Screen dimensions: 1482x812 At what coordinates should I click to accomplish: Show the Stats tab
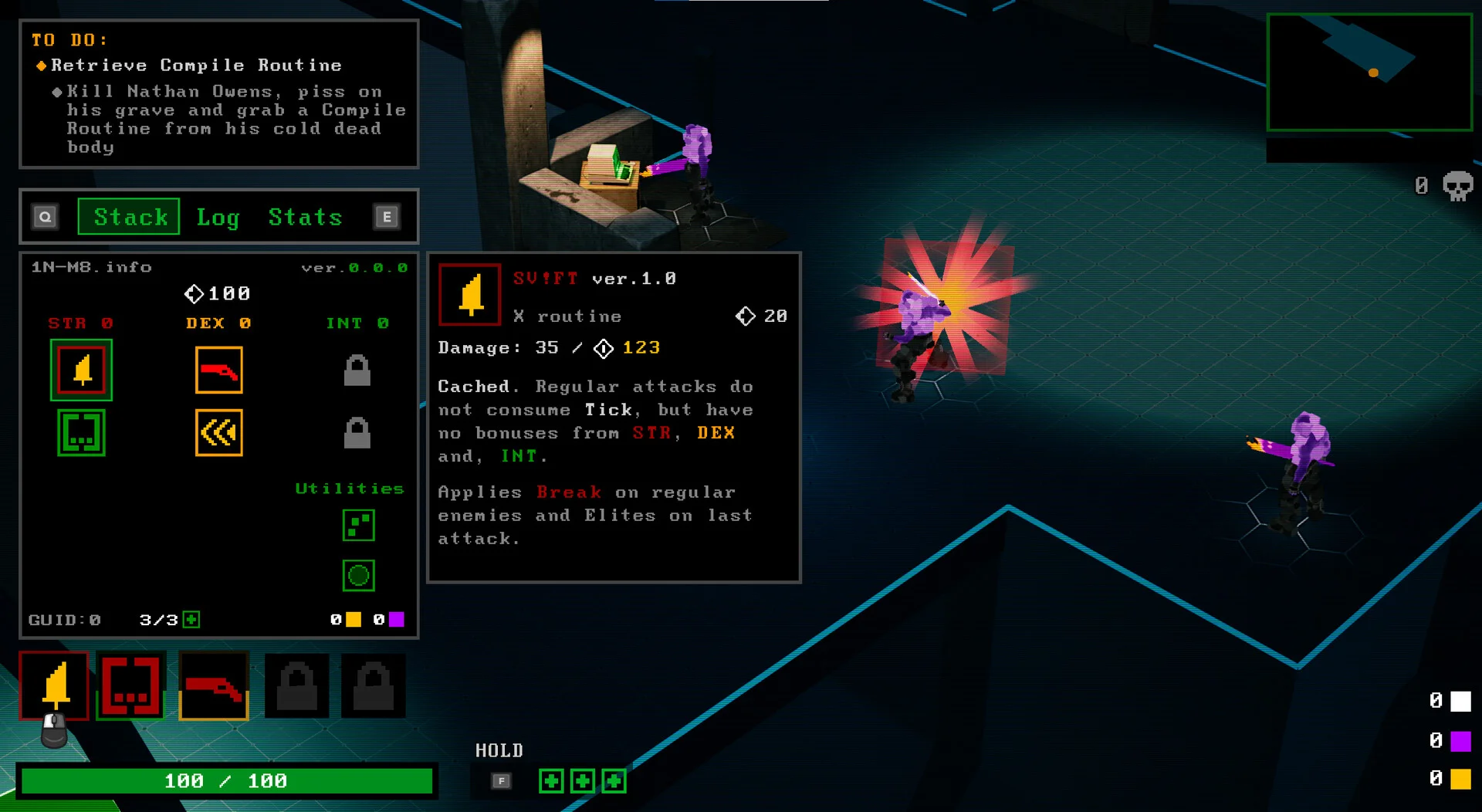pyautogui.click(x=305, y=217)
